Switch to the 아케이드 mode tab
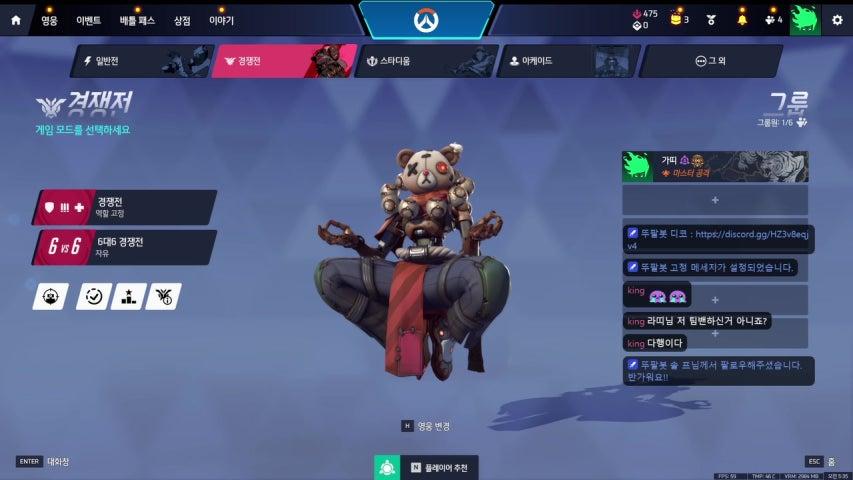 [x=566, y=61]
